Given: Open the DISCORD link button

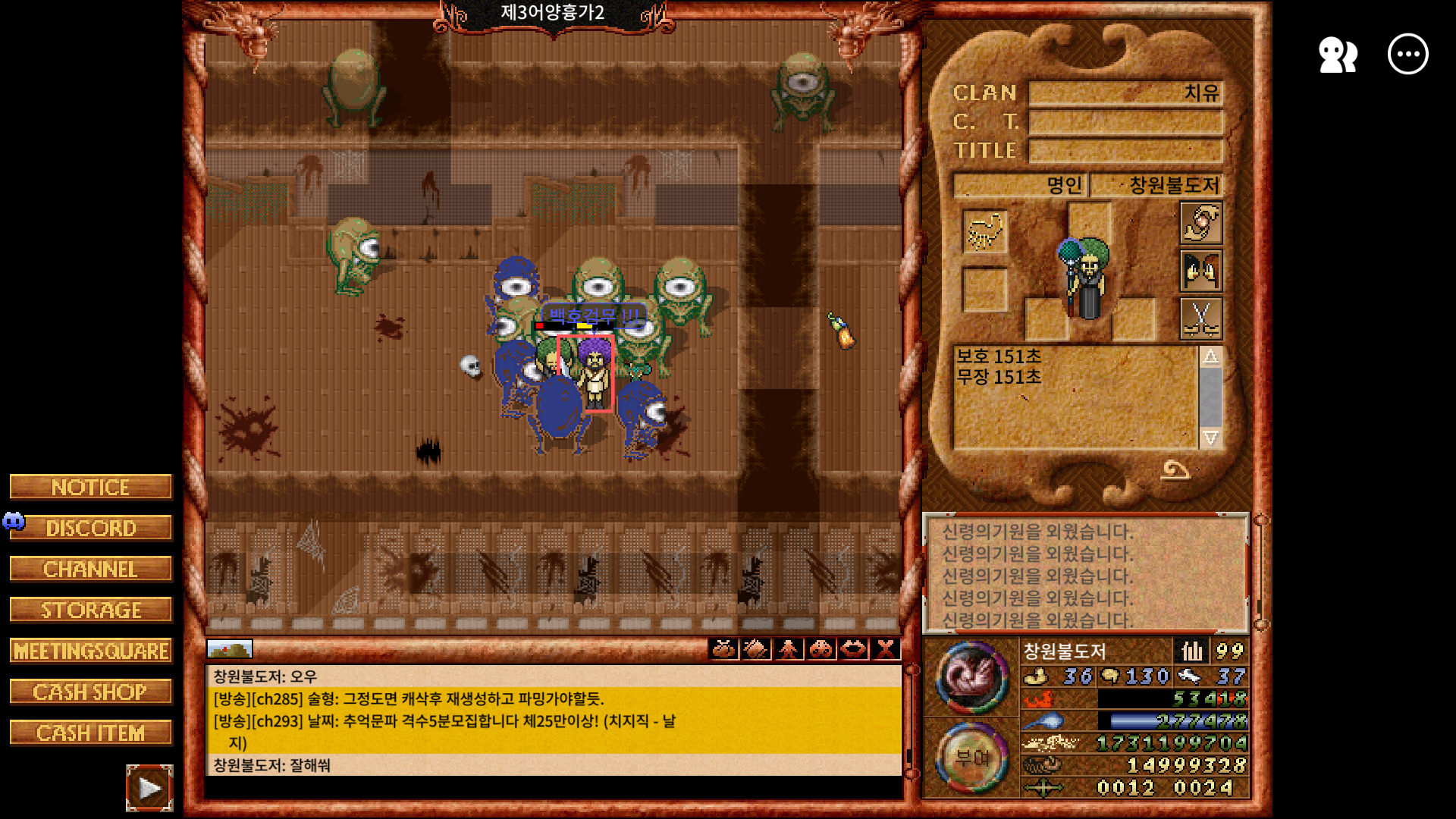Looking at the screenshot, I should coord(91,528).
